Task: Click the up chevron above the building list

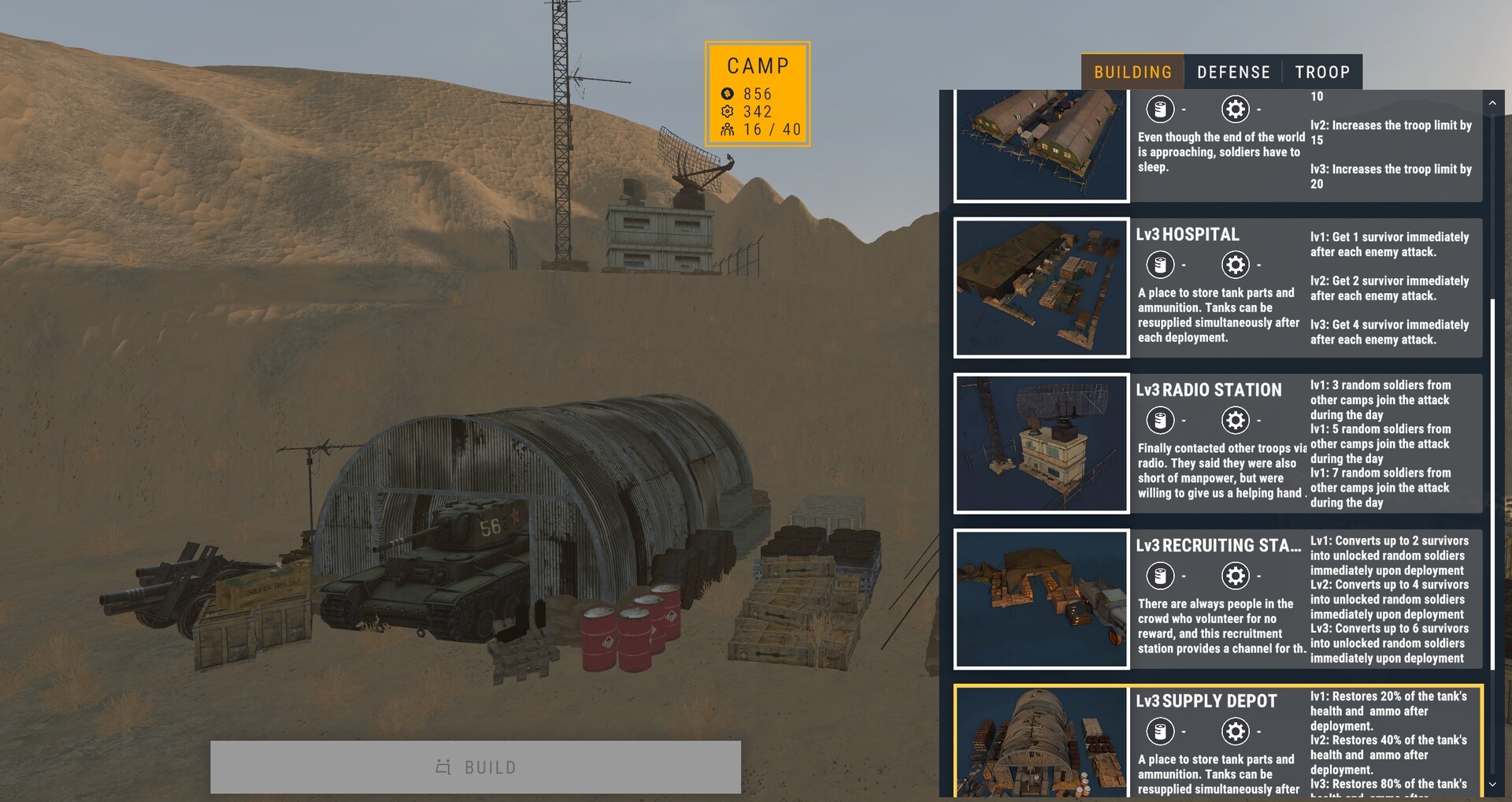Action: 1492,102
